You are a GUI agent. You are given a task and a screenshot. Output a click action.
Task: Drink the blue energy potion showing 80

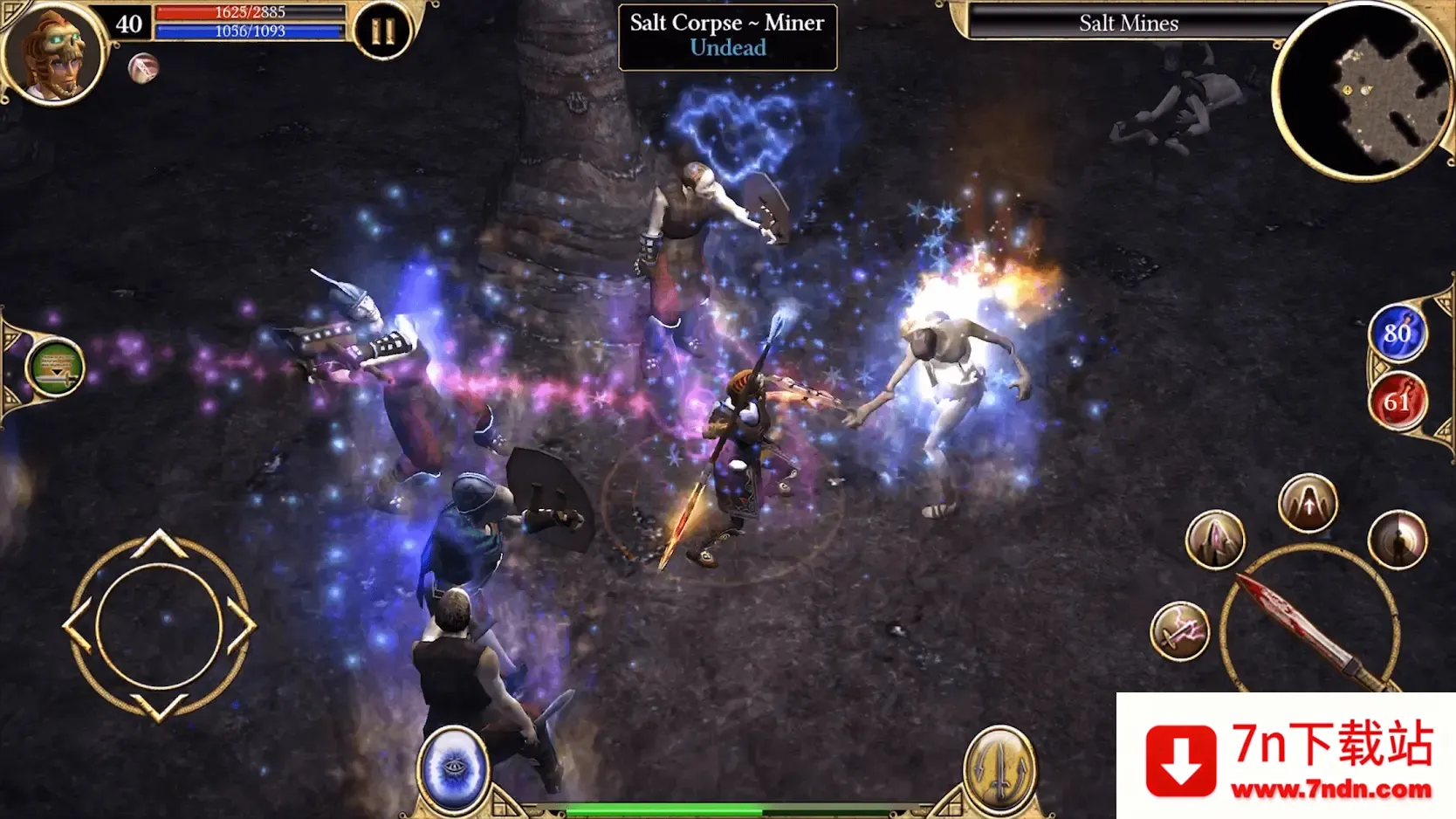(1398, 334)
